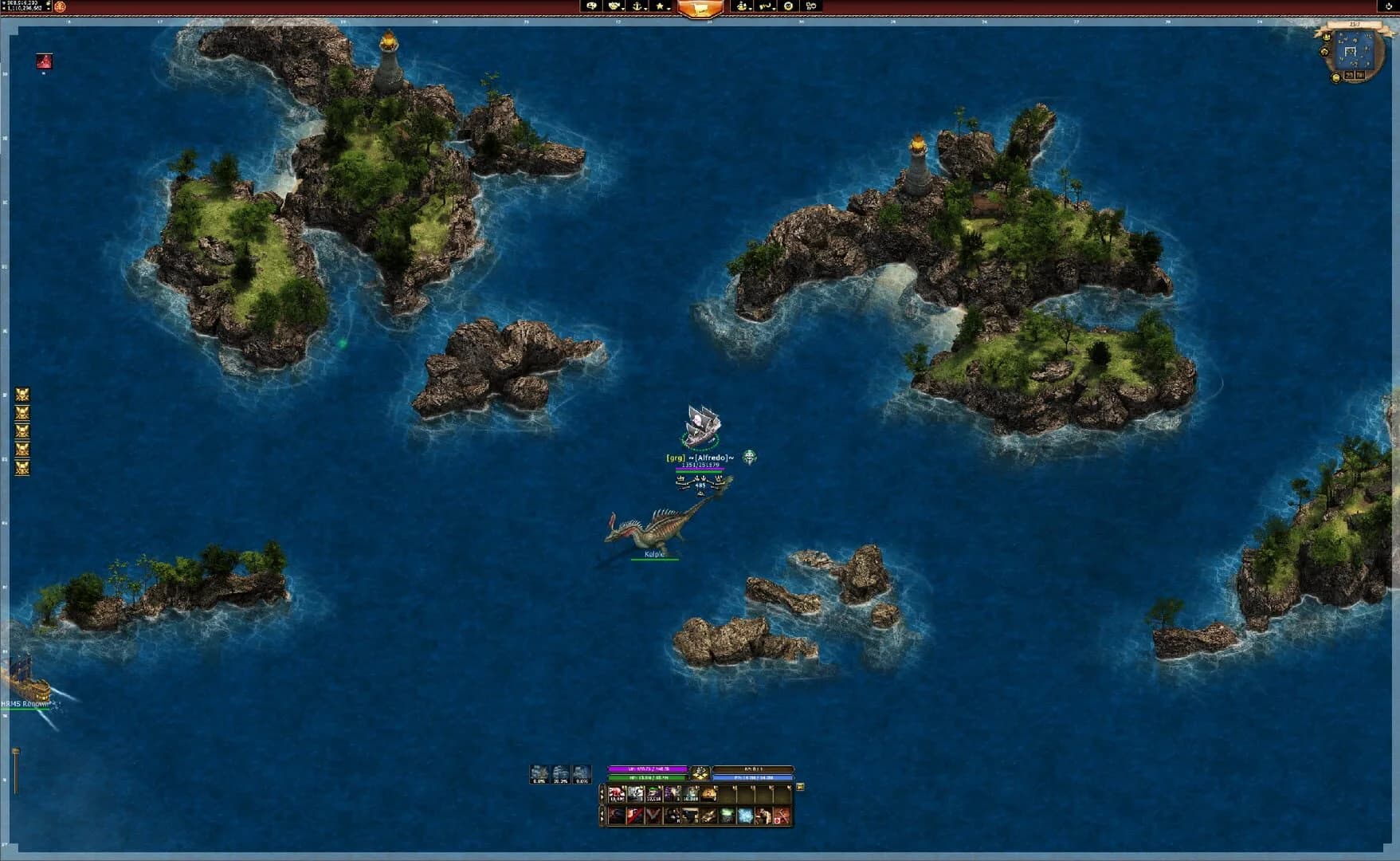
Task: Open the dropdown arrow below the star icon
Action: click(669, 9)
